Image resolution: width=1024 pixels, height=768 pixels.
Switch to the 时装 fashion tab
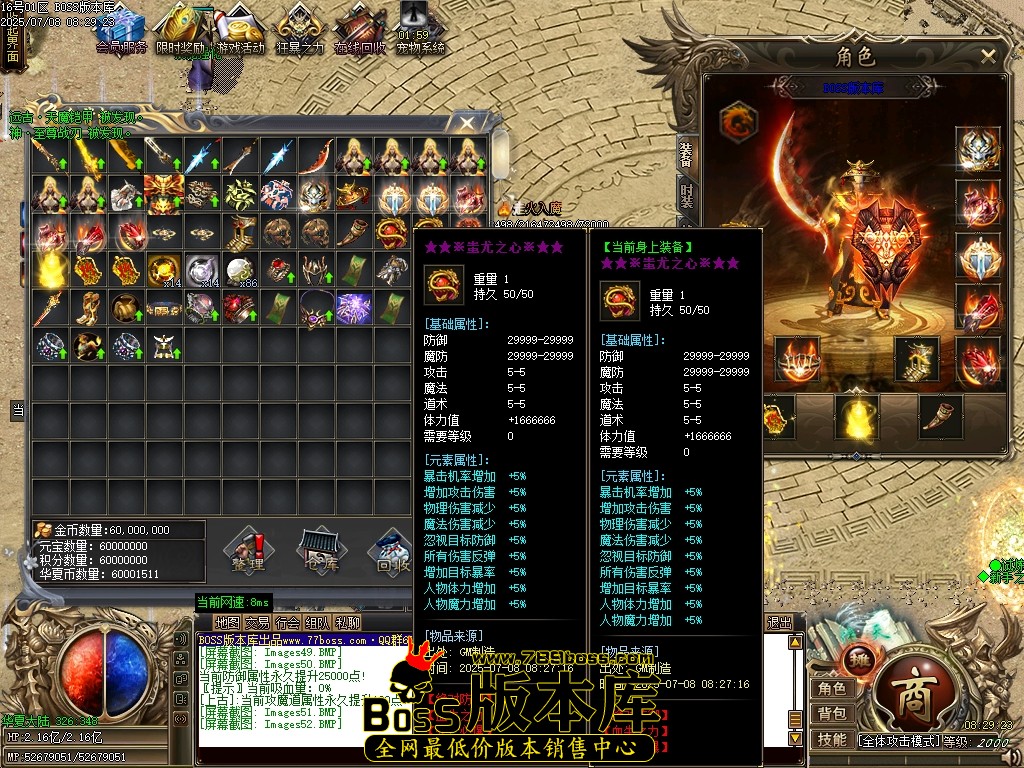coord(687,191)
